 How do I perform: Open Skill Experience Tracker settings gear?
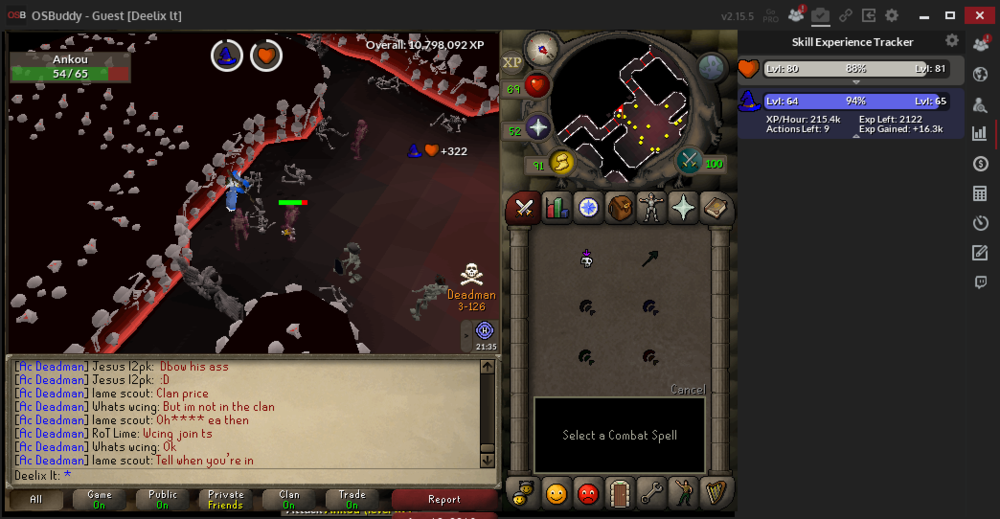pyautogui.click(x=952, y=41)
